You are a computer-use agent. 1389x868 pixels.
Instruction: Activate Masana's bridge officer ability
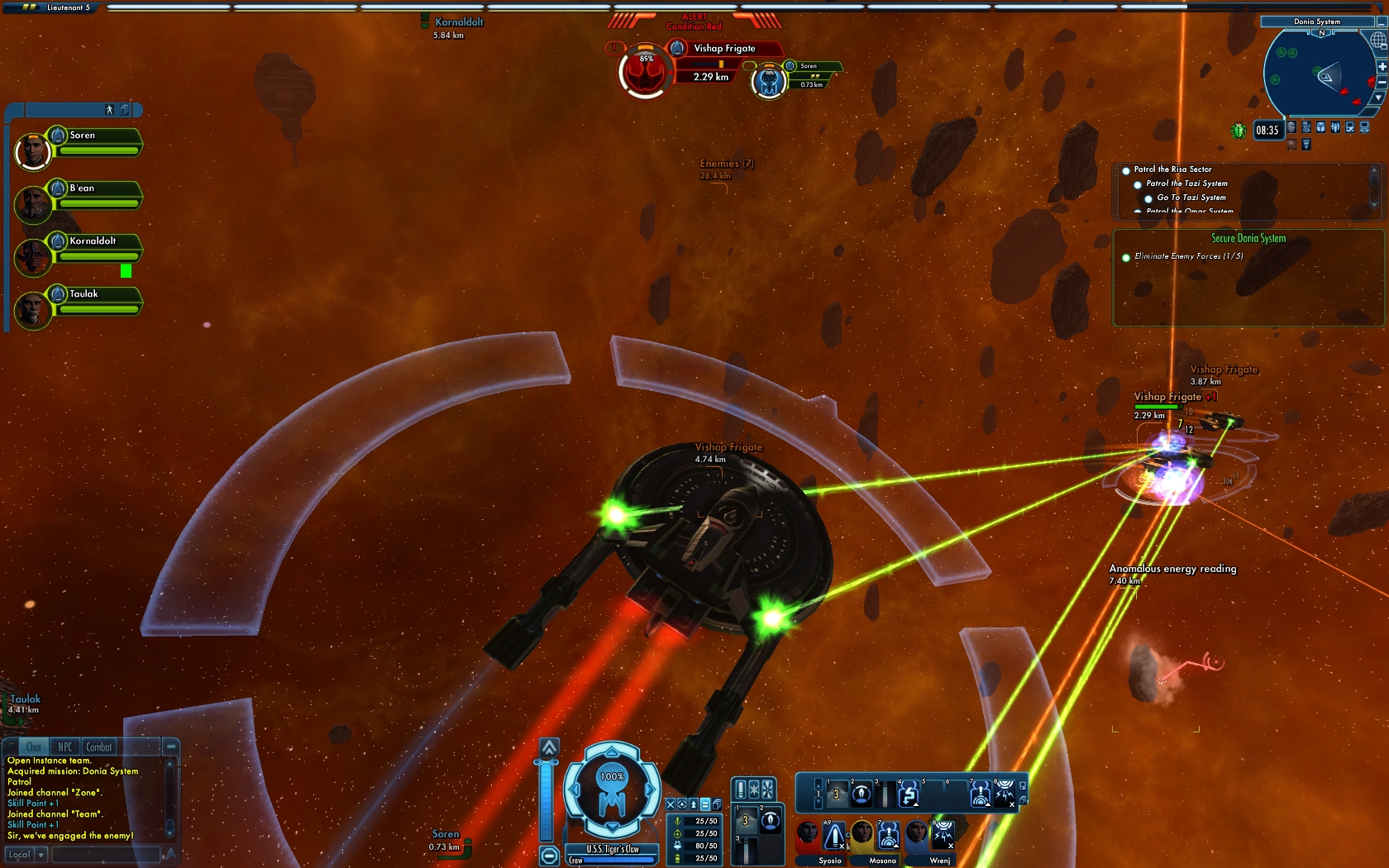(x=888, y=836)
